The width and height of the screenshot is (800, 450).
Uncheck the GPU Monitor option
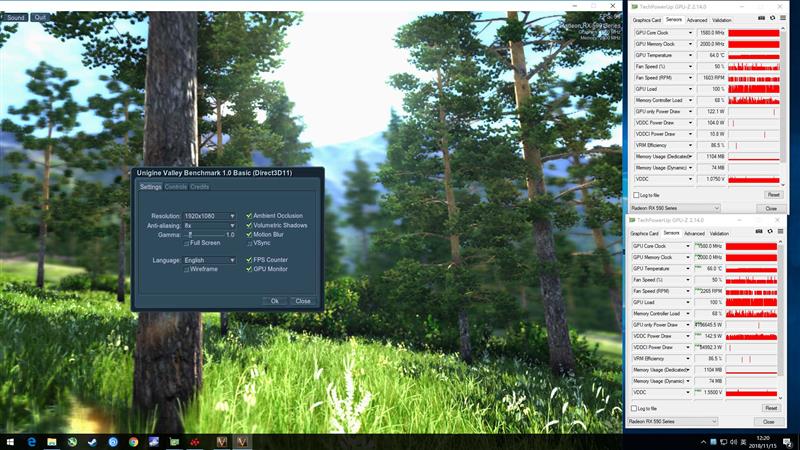[x=249, y=269]
